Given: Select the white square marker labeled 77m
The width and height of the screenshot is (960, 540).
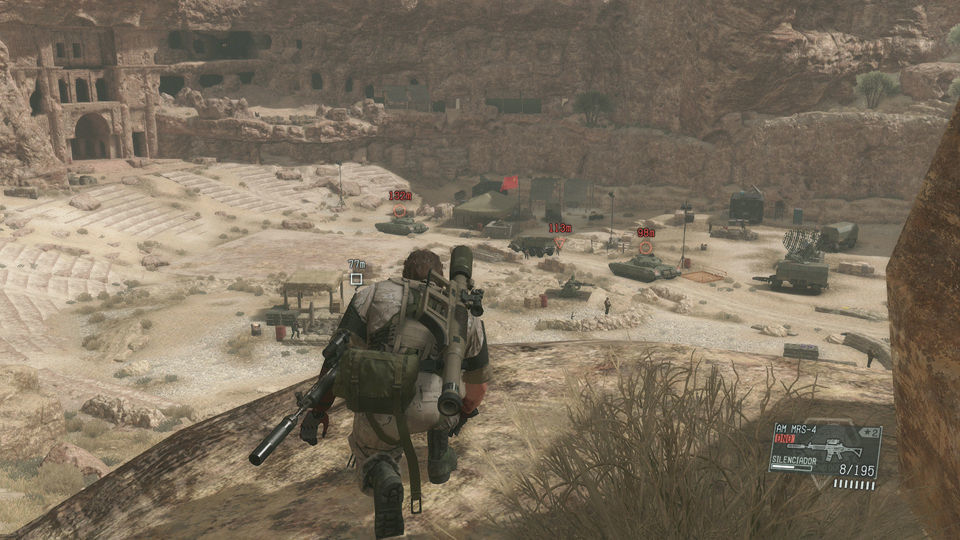Looking at the screenshot, I should [x=356, y=279].
